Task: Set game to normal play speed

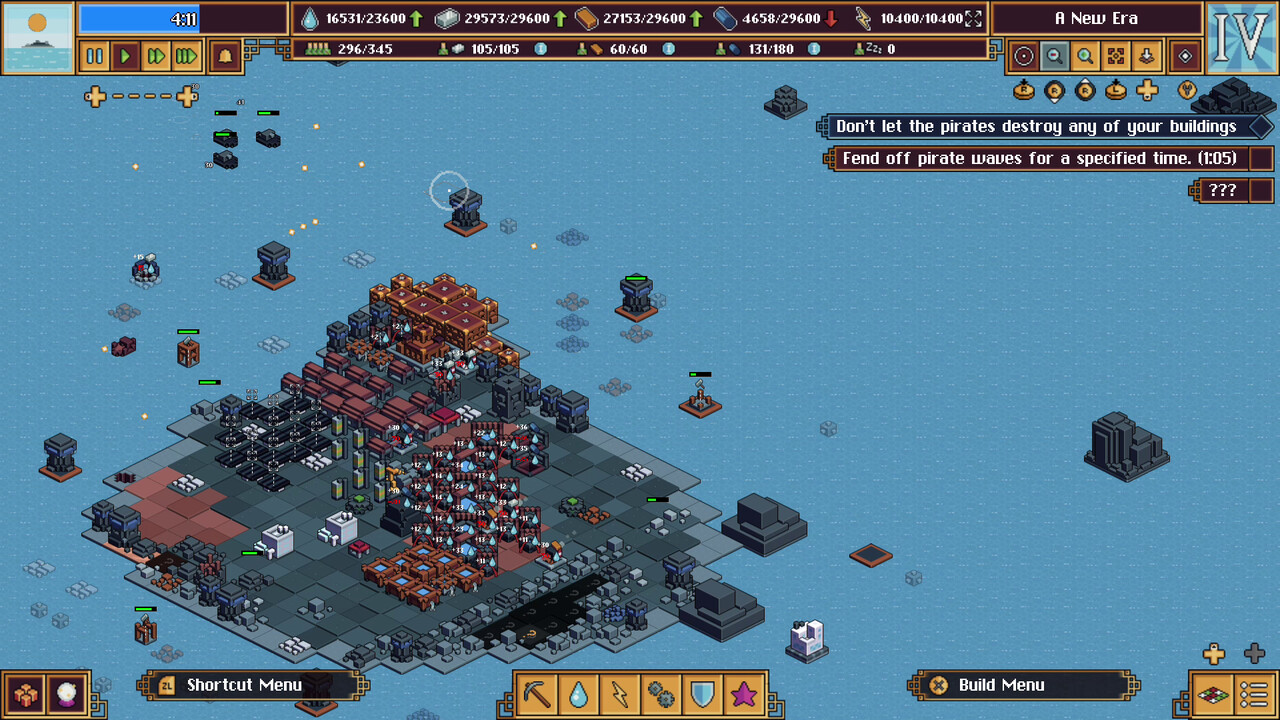Action: click(125, 57)
